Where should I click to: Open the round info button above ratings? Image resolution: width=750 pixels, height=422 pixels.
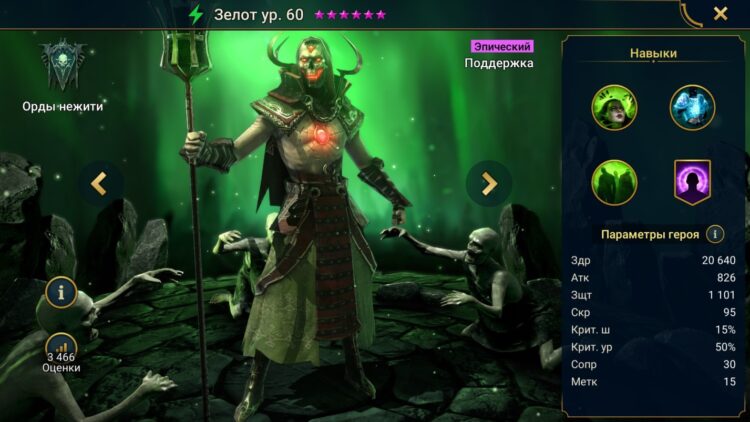click(x=61, y=293)
